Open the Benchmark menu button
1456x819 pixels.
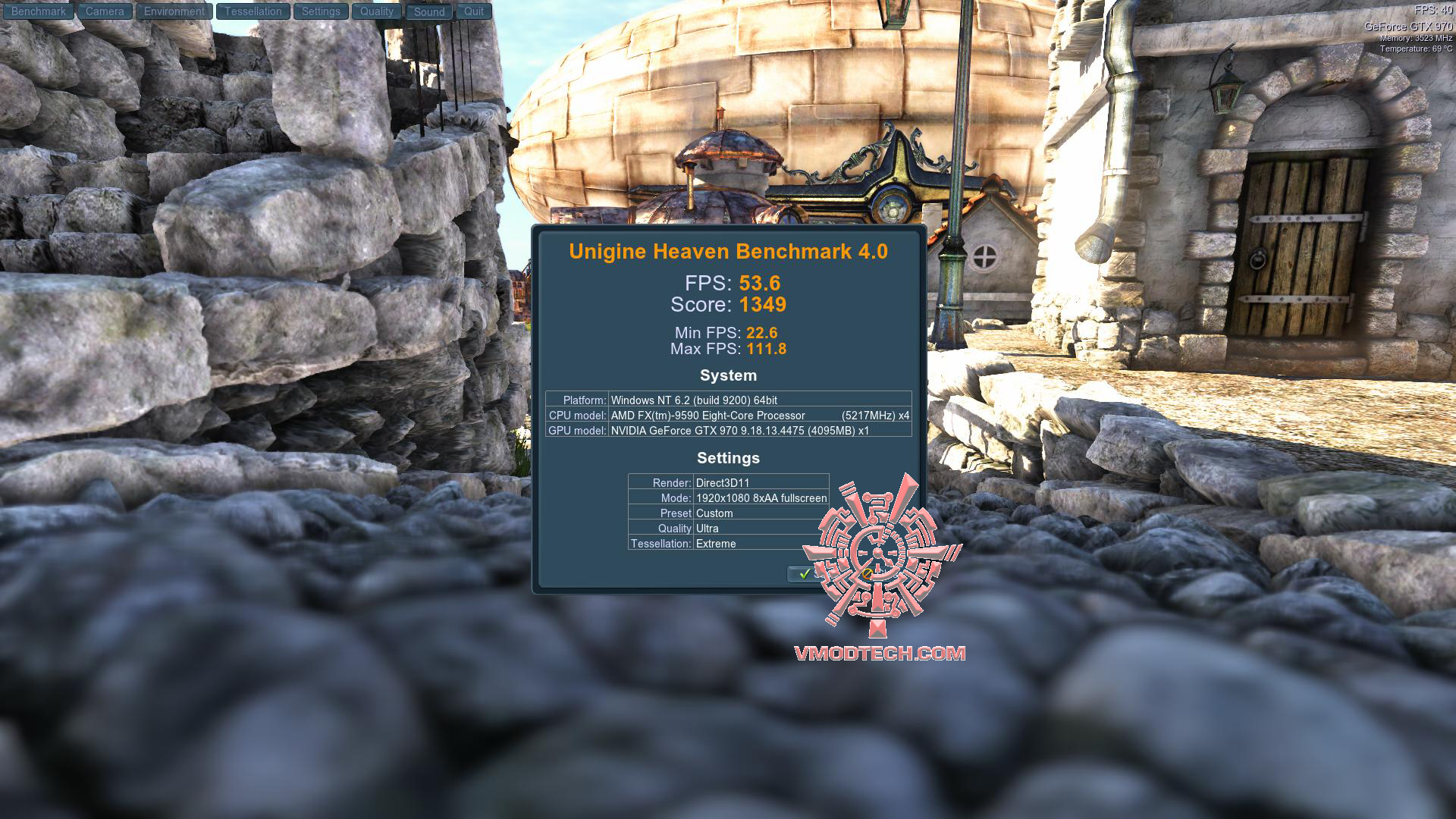[x=39, y=11]
